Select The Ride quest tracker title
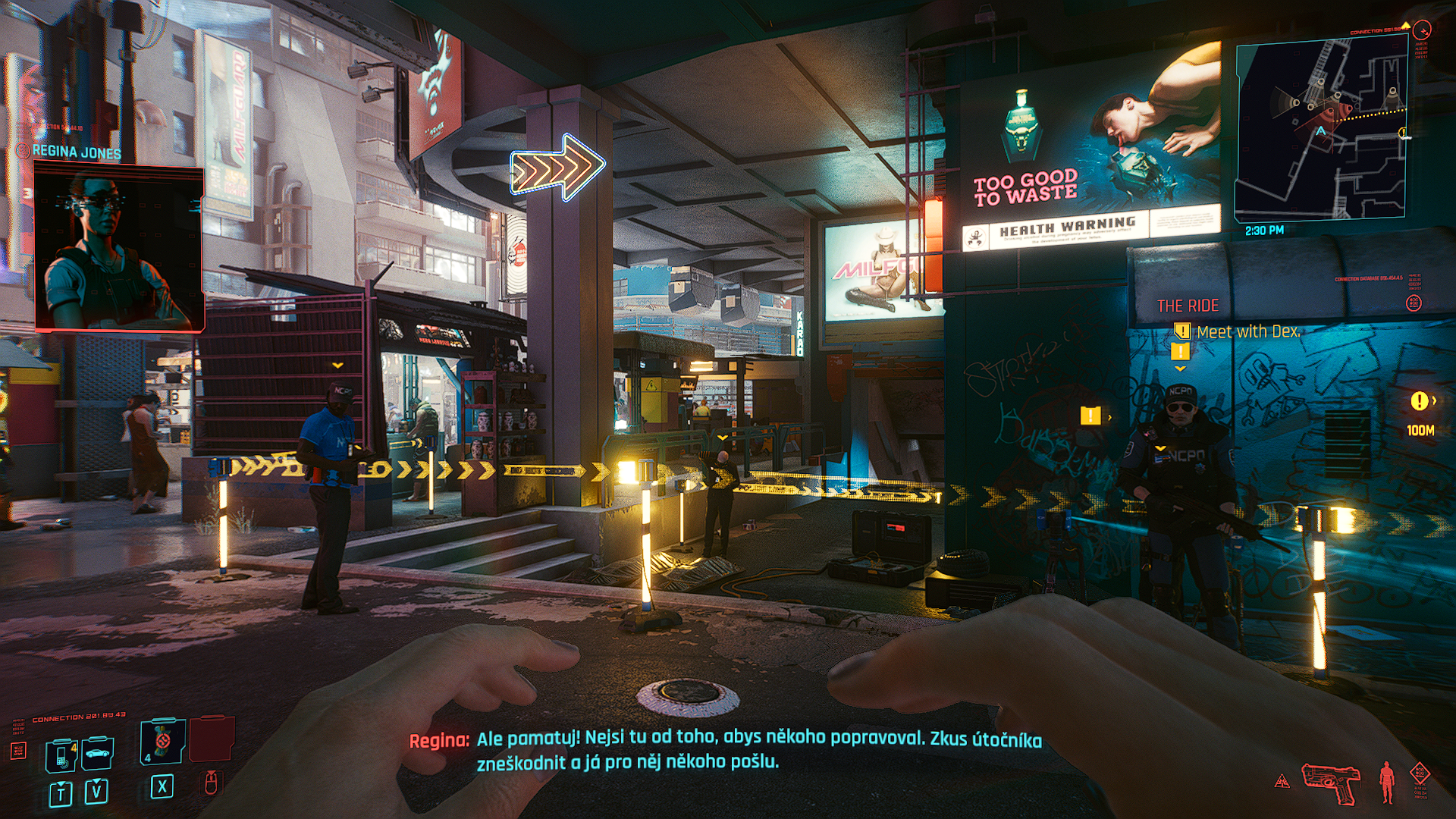This screenshot has width=1456, height=819. point(1188,306)
